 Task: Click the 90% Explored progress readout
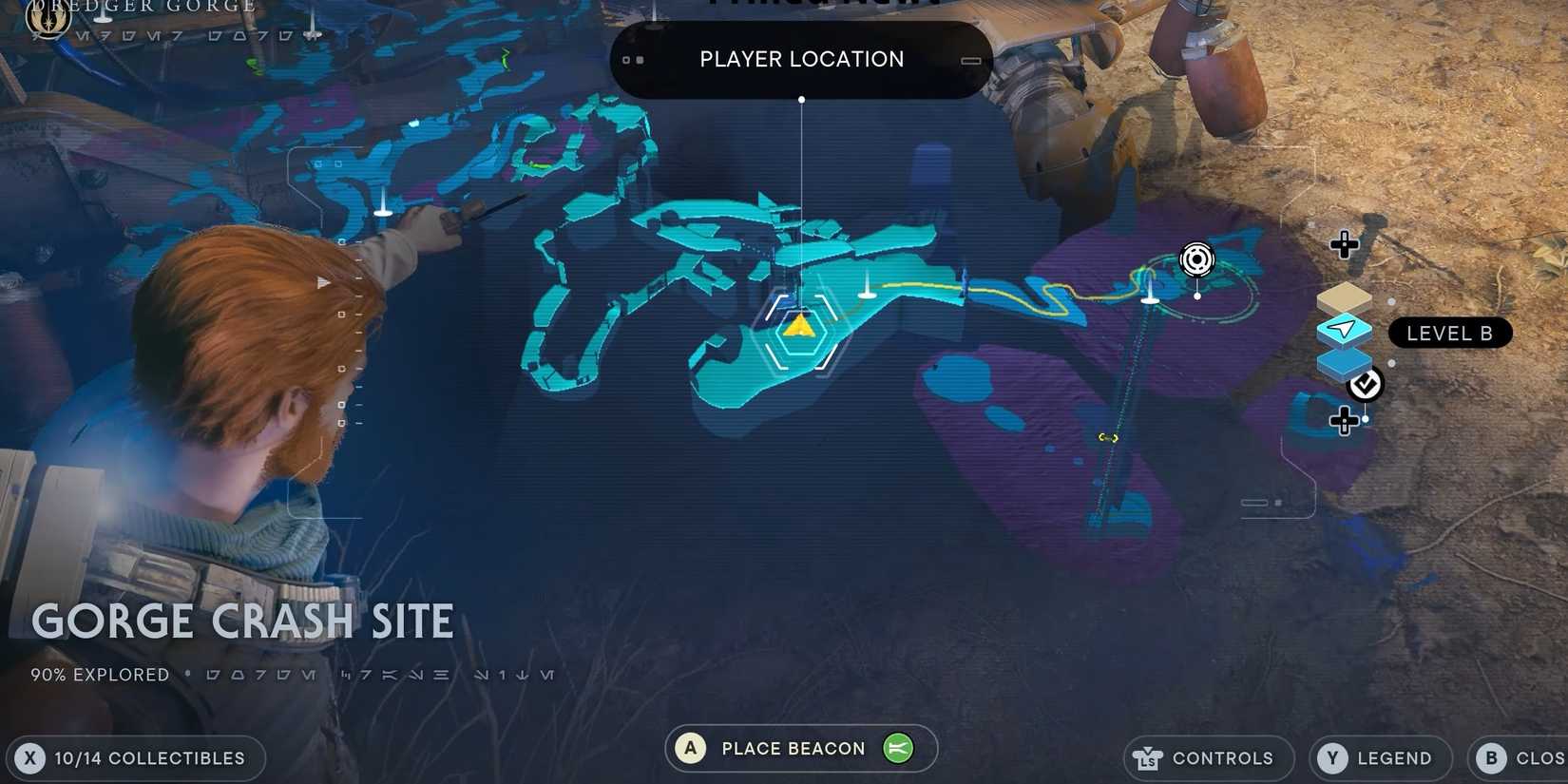(99, 674)
